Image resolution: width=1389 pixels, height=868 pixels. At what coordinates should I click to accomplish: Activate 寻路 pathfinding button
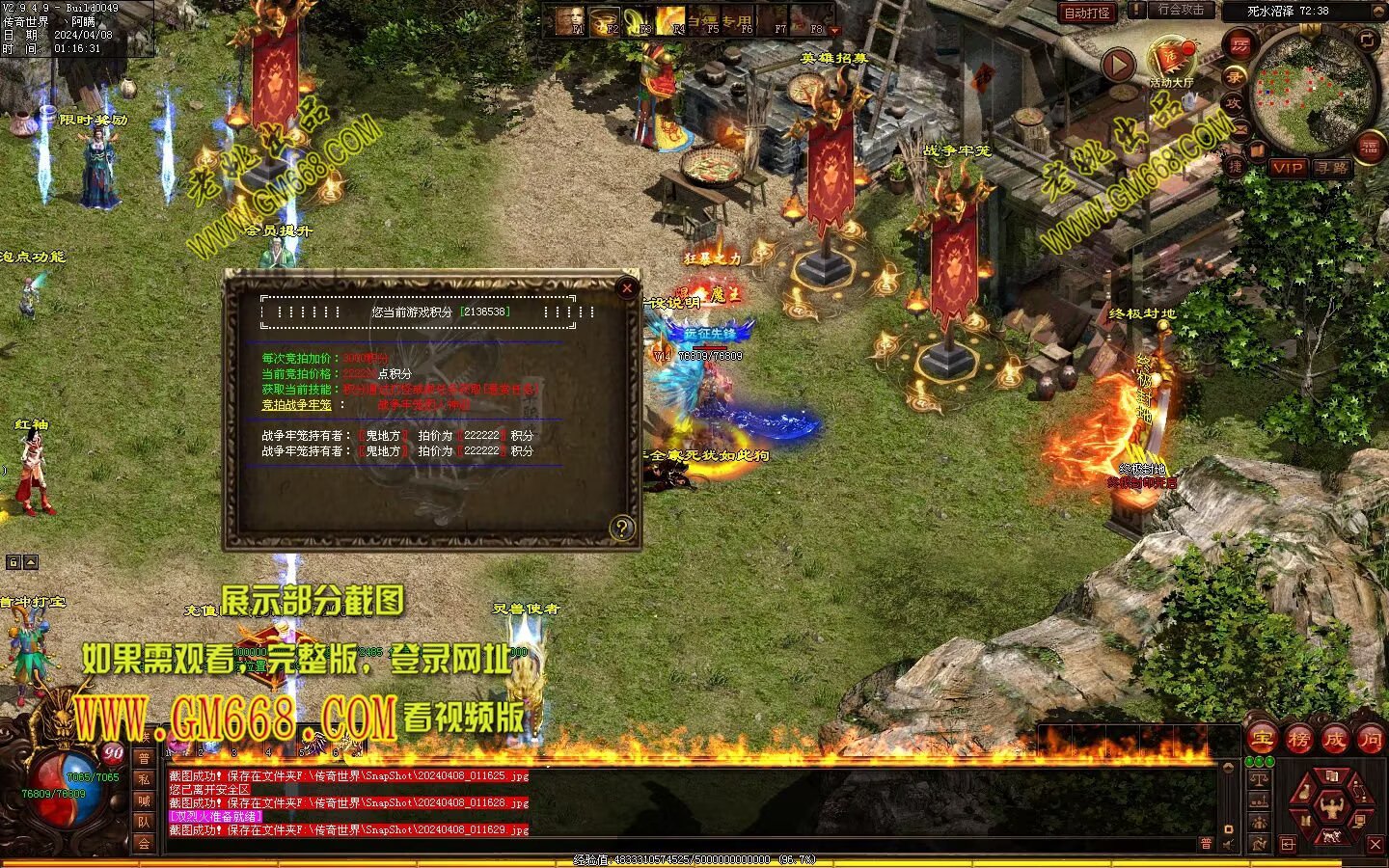(x=1332, y=168)
